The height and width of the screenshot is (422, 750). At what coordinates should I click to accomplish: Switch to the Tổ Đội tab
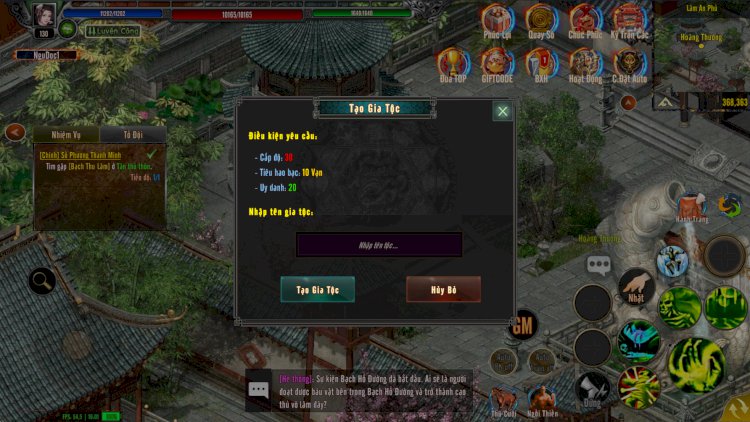(x=133, y=136)
